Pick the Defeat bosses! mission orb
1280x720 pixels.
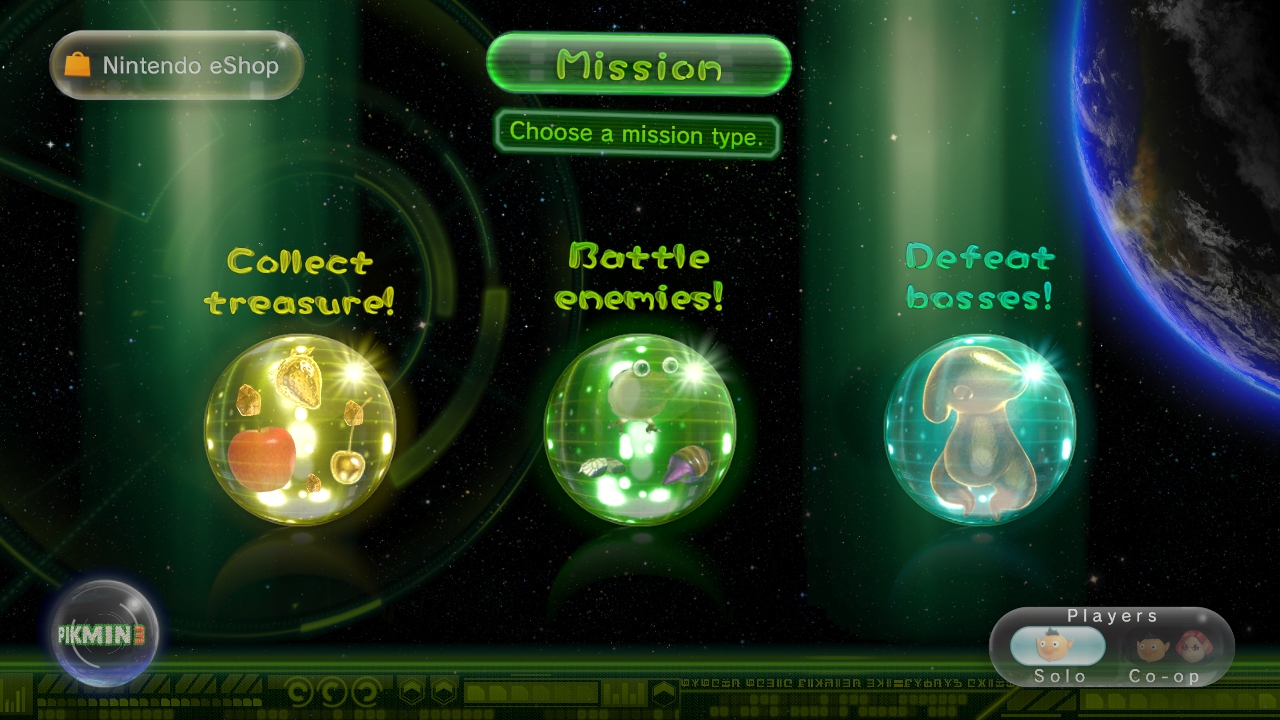980,430
